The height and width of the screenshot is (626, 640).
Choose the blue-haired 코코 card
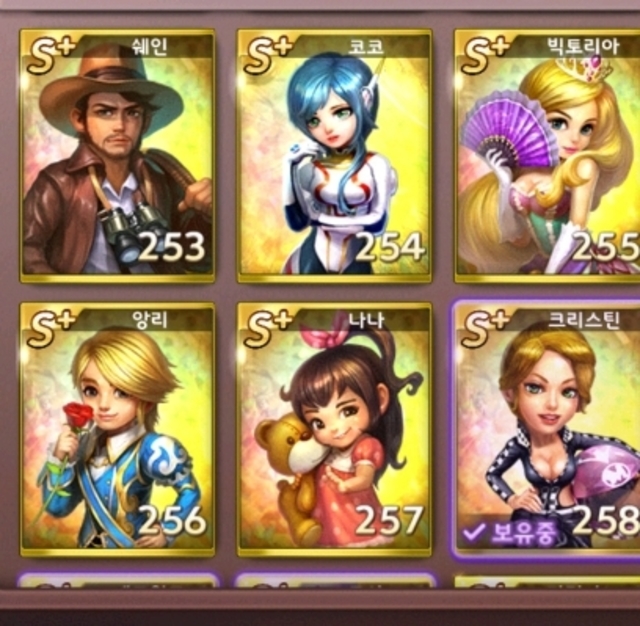click(335, 155)
